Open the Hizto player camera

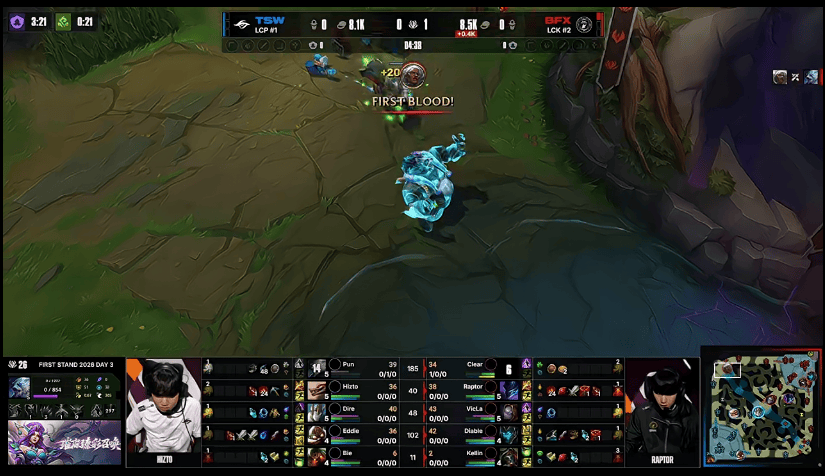pos(163,412)
